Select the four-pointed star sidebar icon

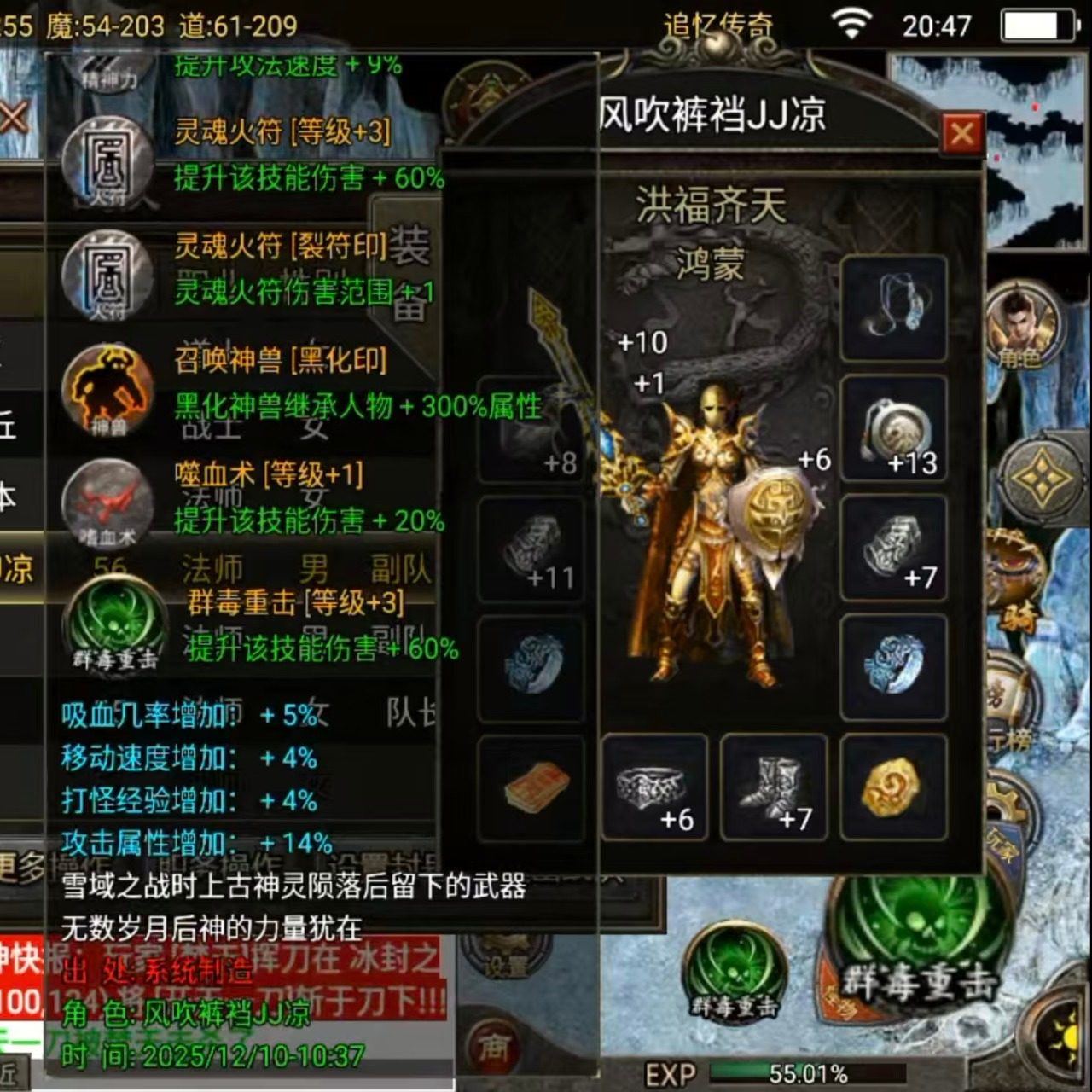pyautogui.click(x=1043, y=478)
